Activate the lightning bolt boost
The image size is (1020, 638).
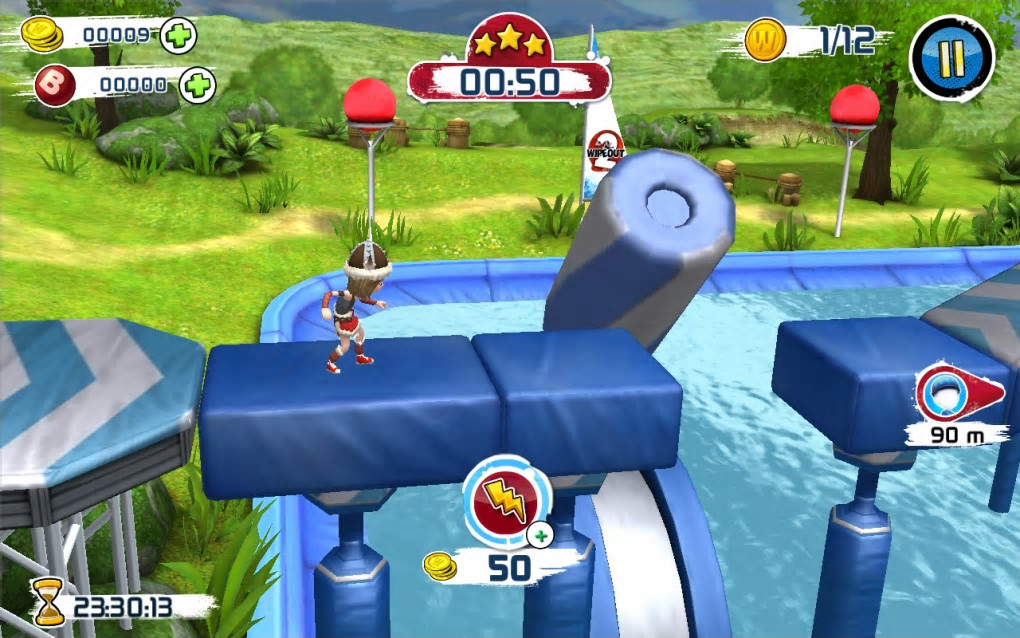(x=507, y=498)
